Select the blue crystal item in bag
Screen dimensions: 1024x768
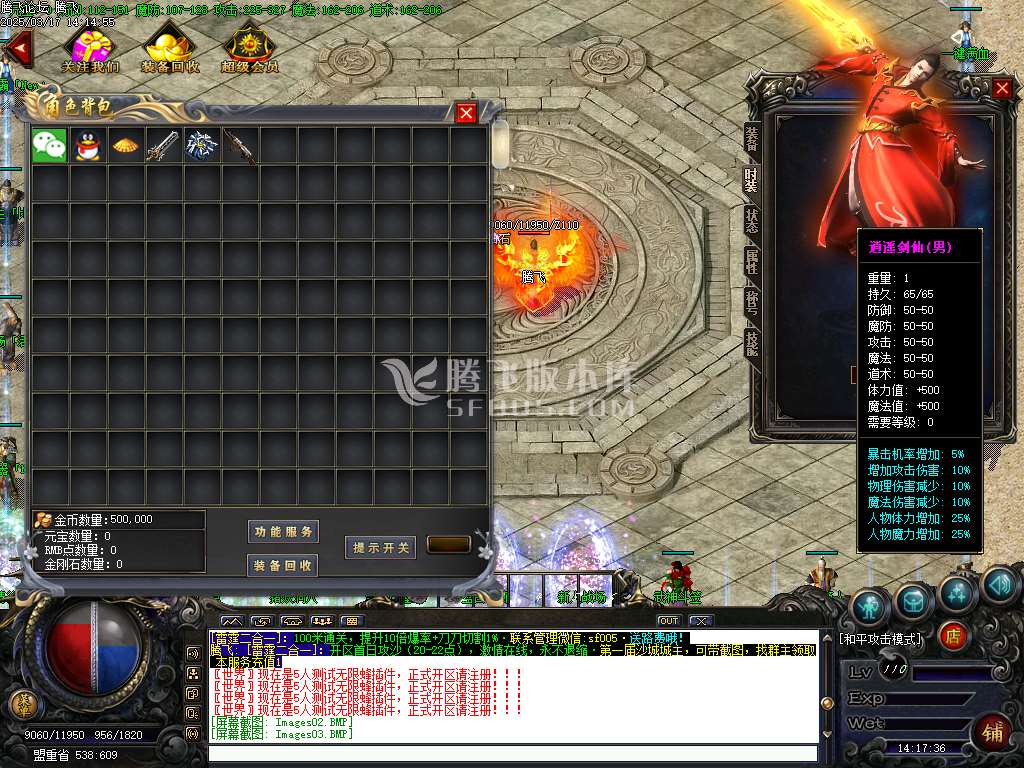(201, 146)
